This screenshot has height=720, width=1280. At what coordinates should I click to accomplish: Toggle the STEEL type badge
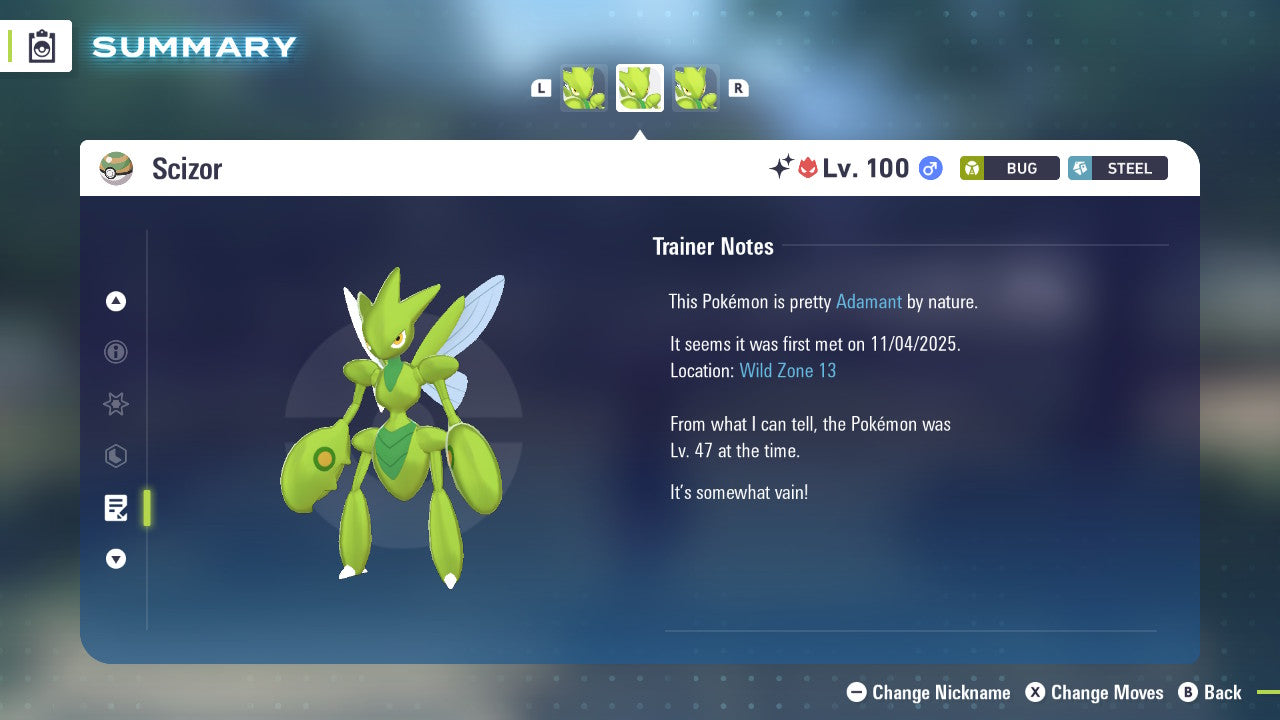coord(1117,168)
